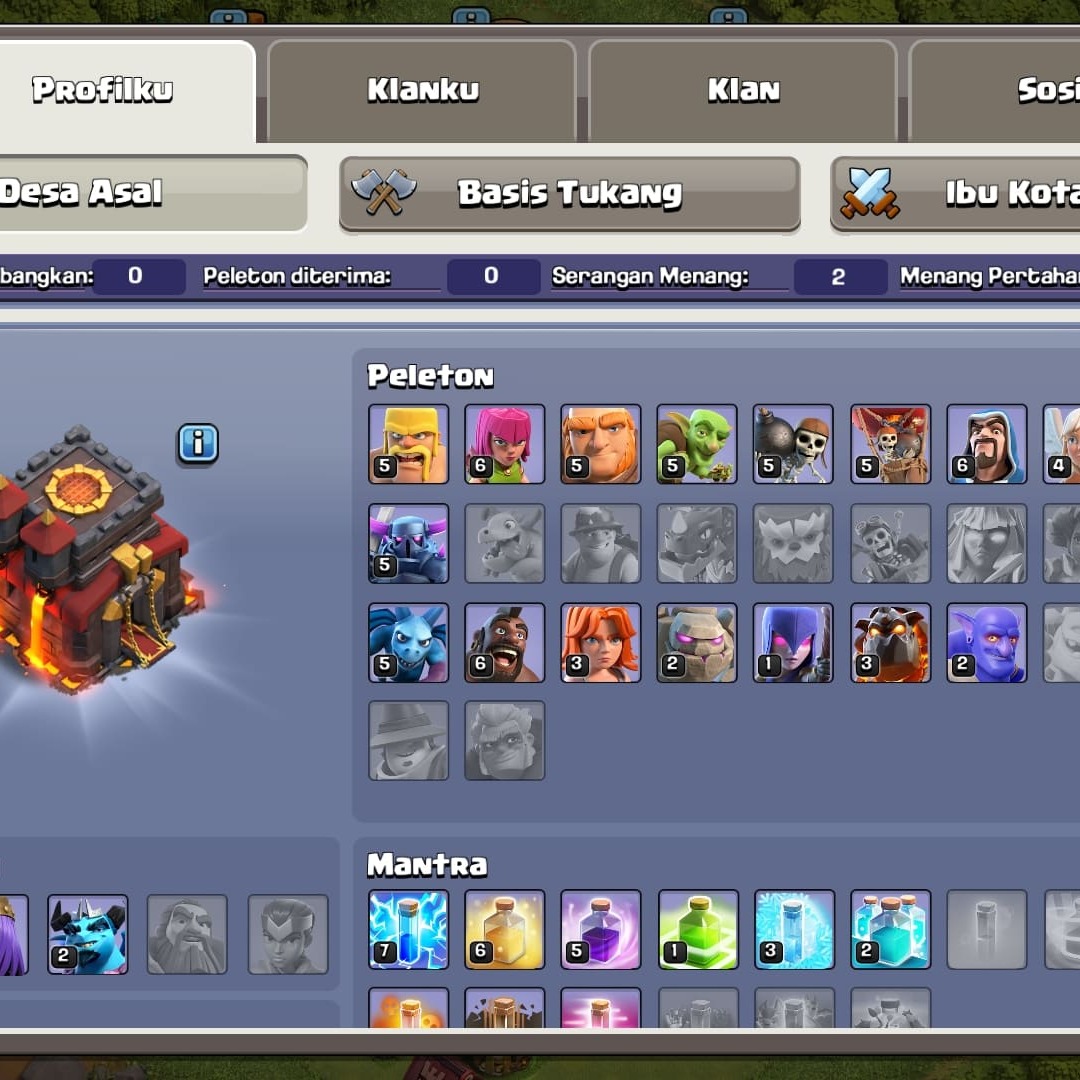Select the Klan tab

click(x=743, y=90)
